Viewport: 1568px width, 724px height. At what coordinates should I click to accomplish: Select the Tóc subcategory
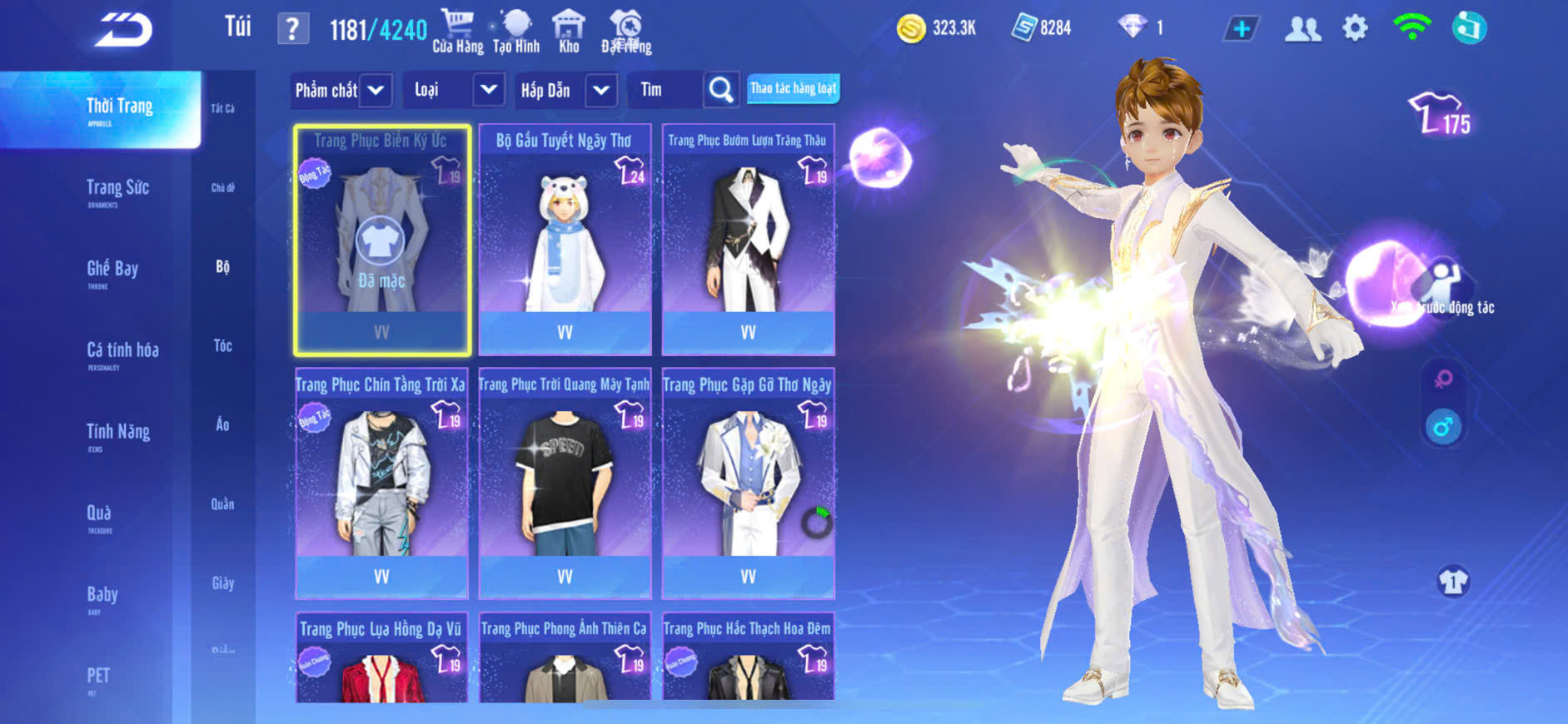click(222, 345)
